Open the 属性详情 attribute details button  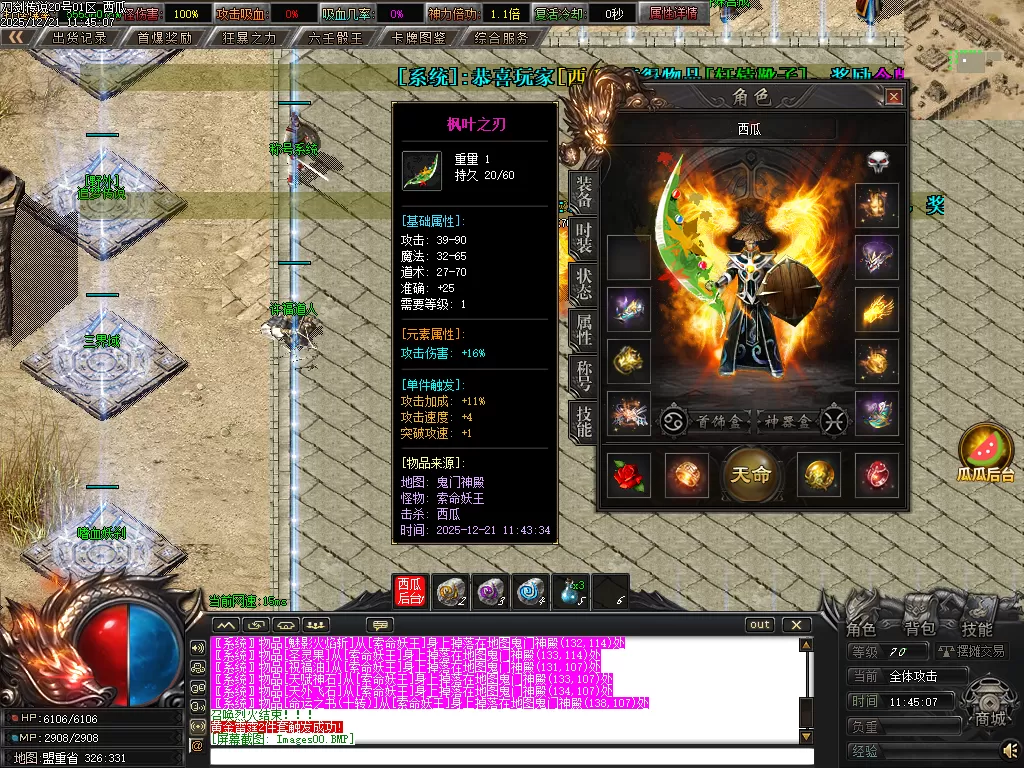pyautogui.click(x=674, y=13)
